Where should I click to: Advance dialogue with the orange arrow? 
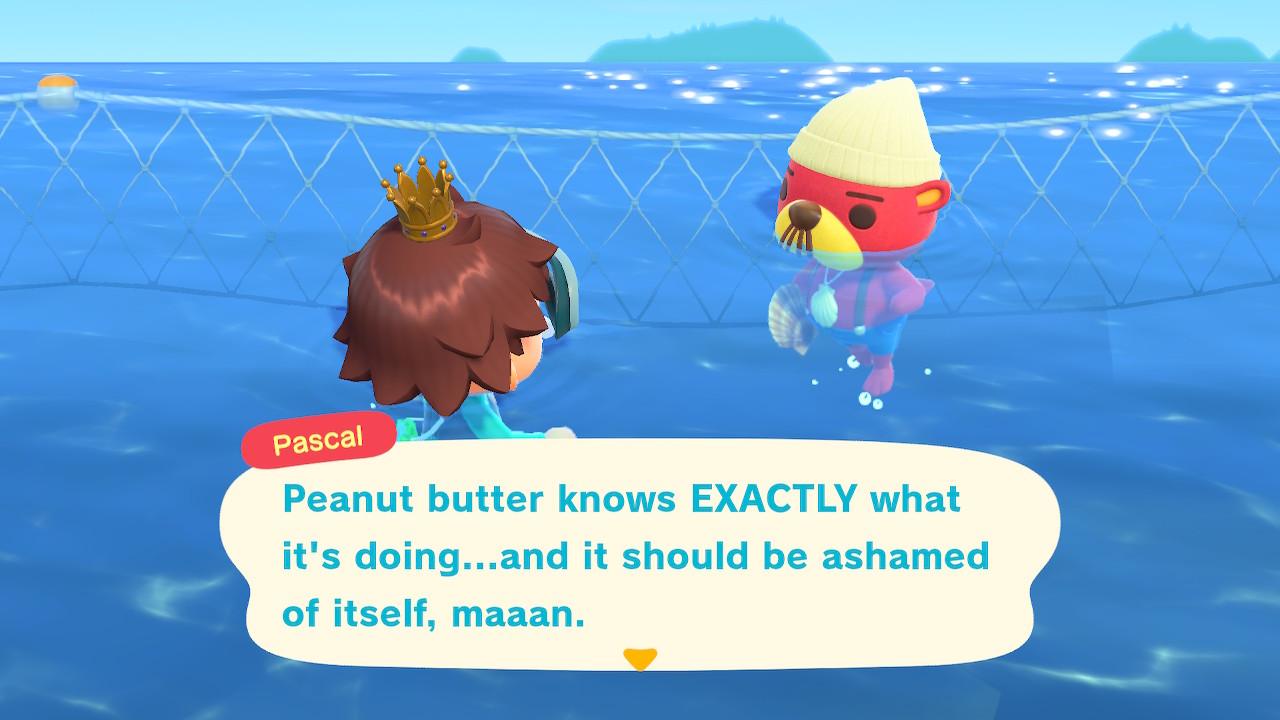click(640, 659)
